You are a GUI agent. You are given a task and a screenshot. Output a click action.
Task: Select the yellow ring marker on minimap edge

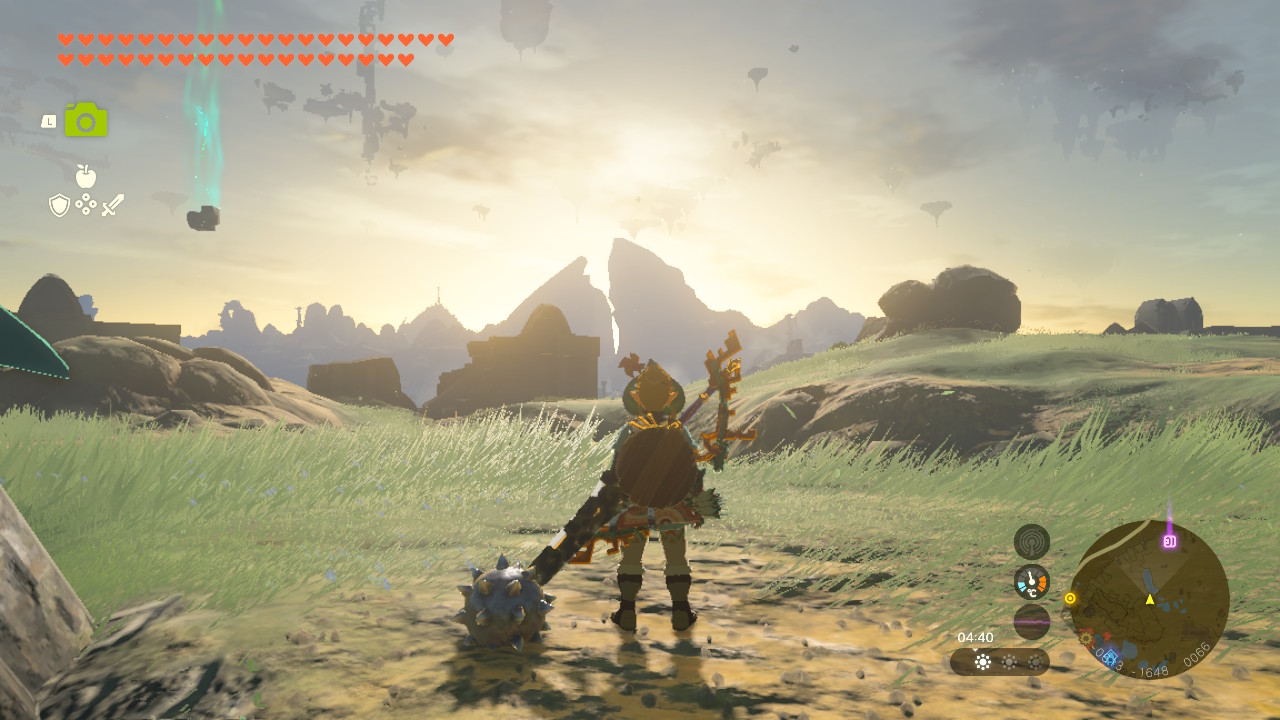tap(1070, 599)
